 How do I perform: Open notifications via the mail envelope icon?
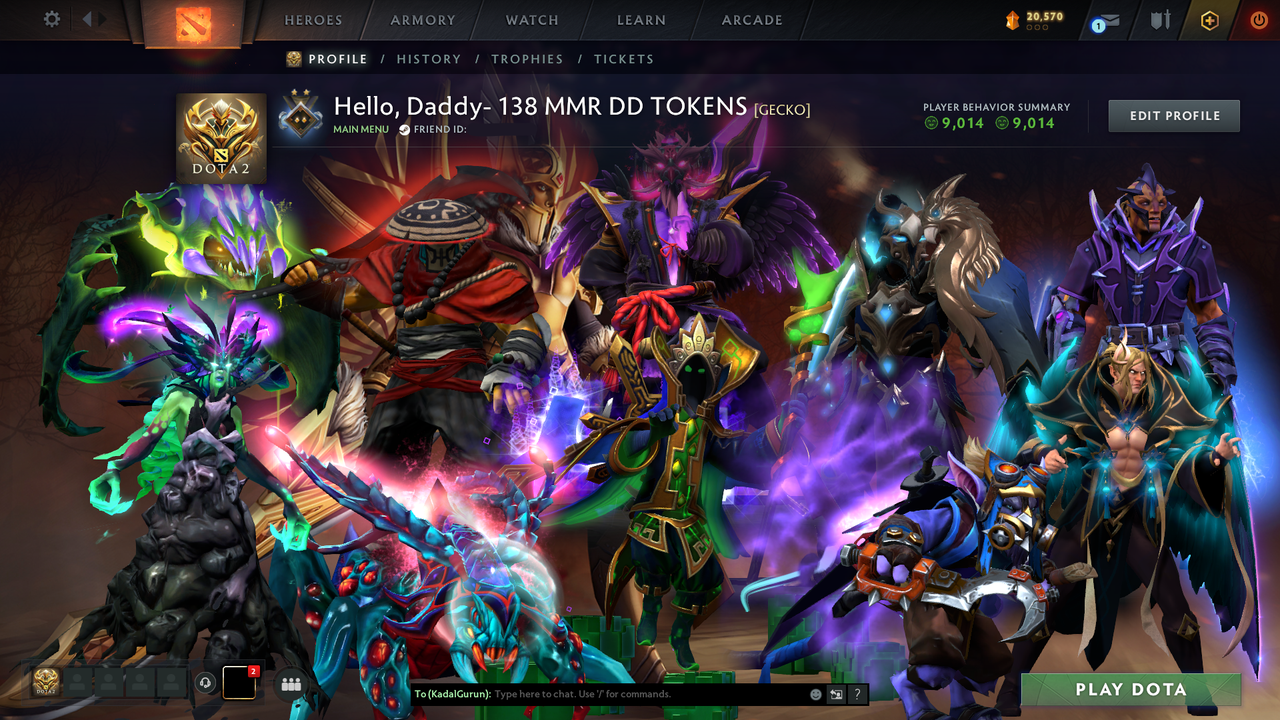click(1108, 21)
